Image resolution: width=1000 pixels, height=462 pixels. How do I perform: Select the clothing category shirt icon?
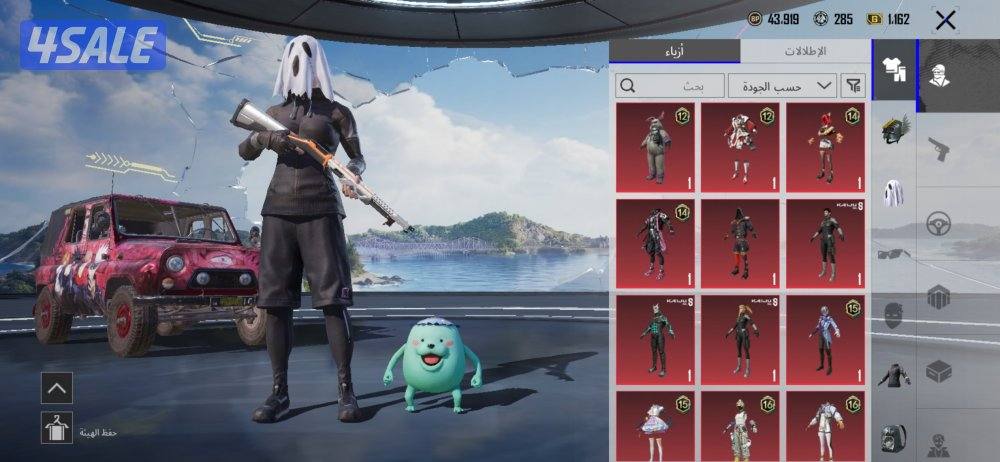coord(892,69)
